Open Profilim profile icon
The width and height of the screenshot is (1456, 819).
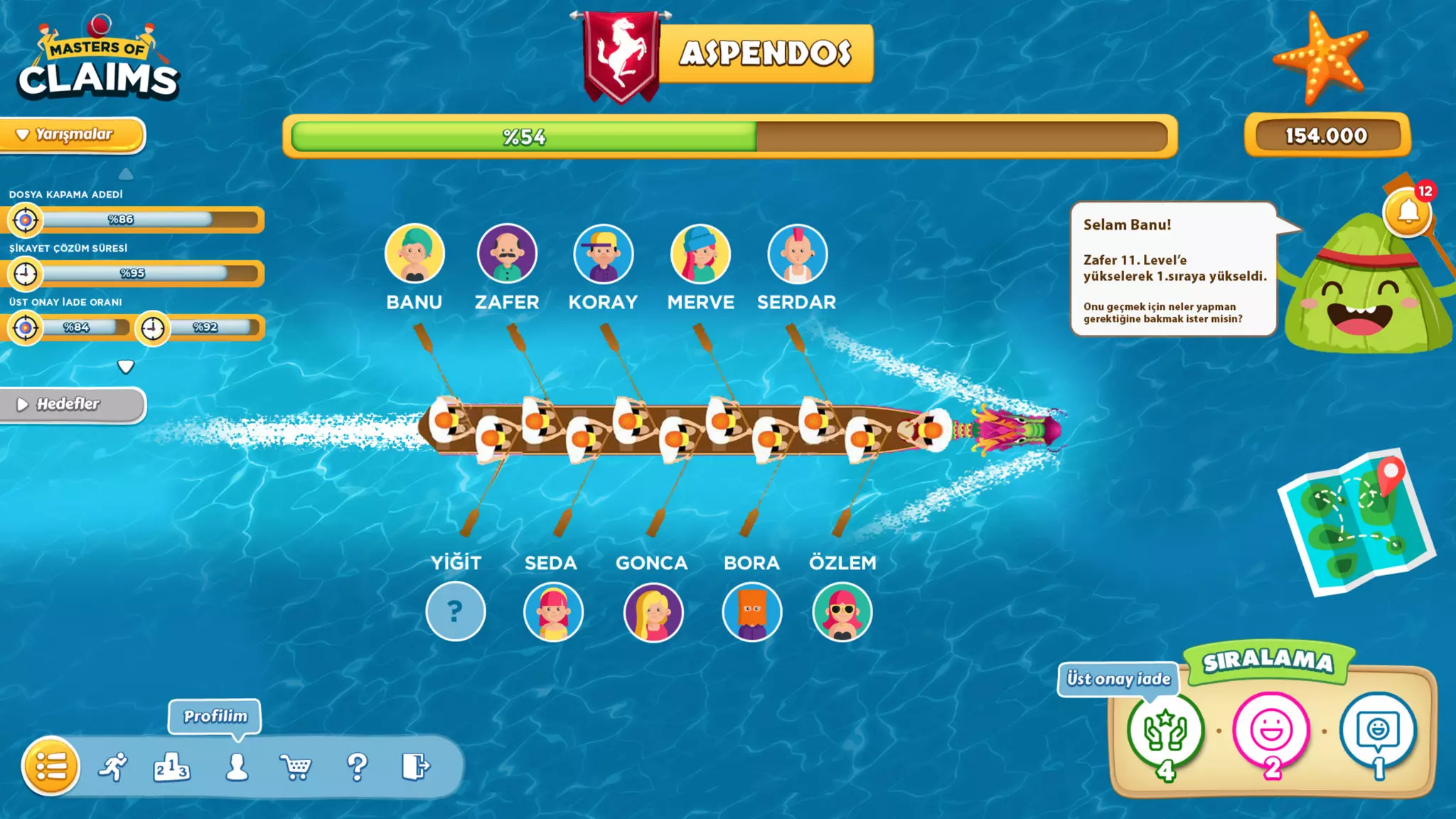click(237, 767)
